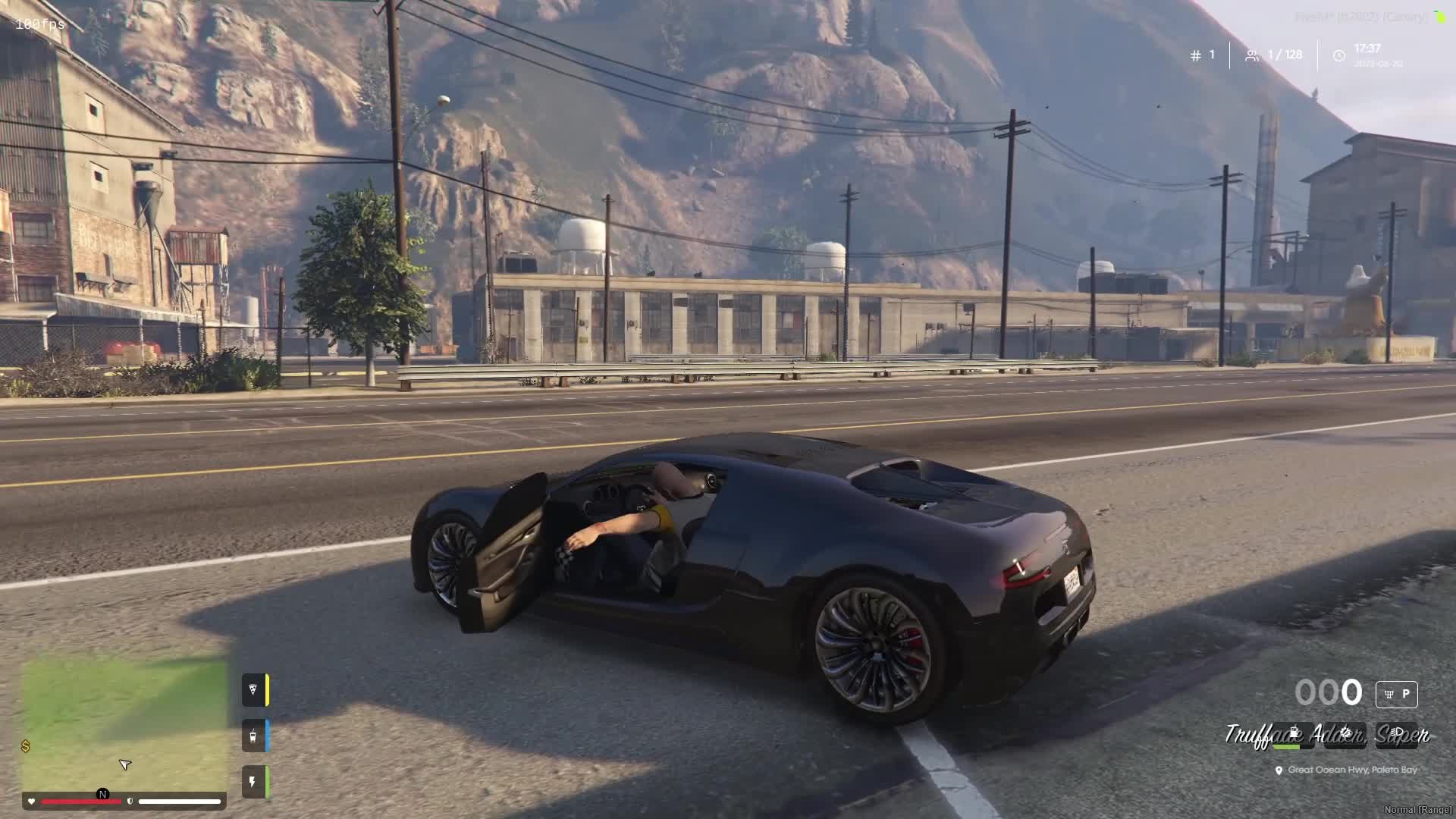
Task: Click the minimap in the corner
Action: (x=125, y=724)
